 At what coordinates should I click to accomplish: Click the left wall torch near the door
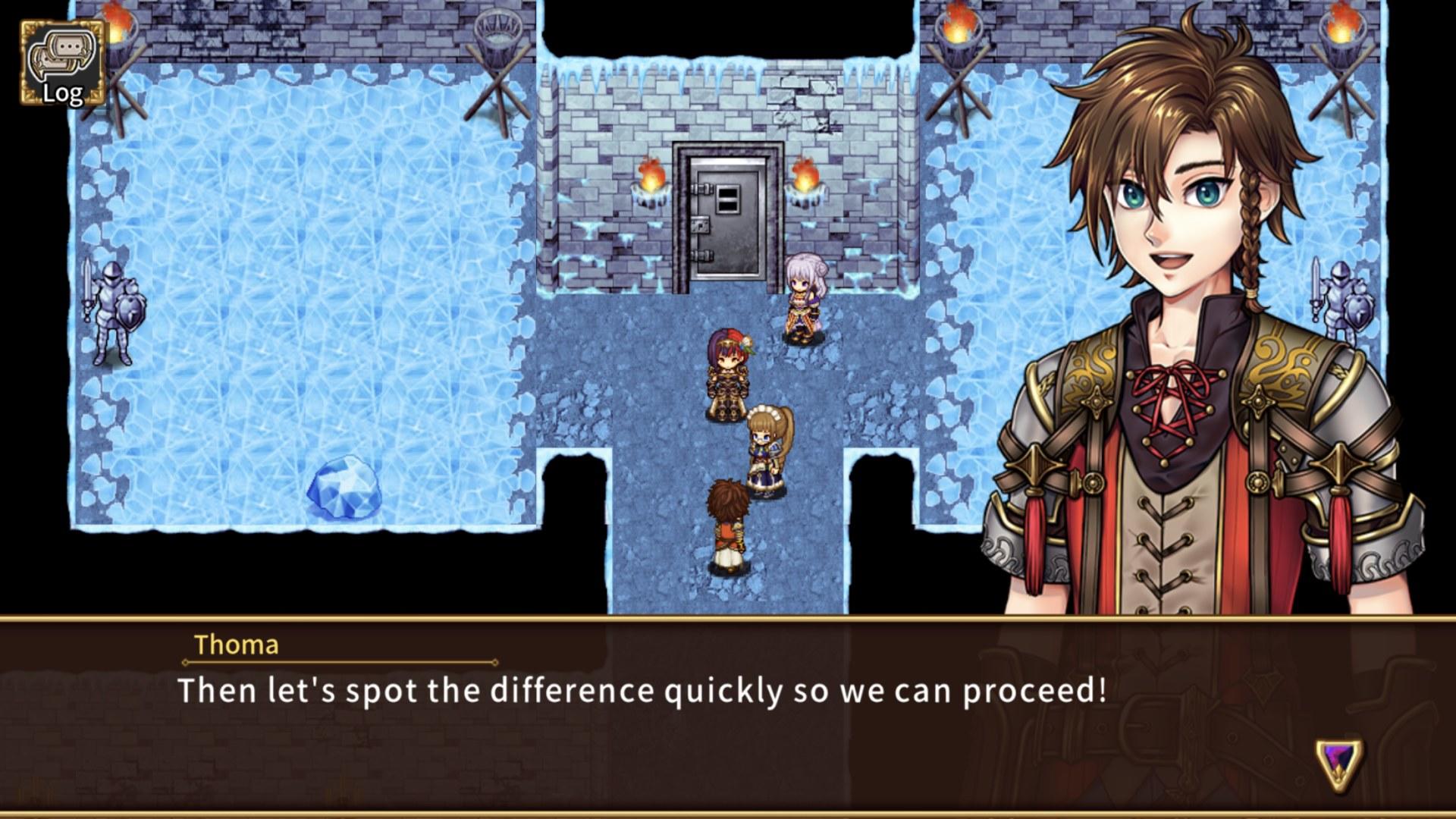[651, 182]
